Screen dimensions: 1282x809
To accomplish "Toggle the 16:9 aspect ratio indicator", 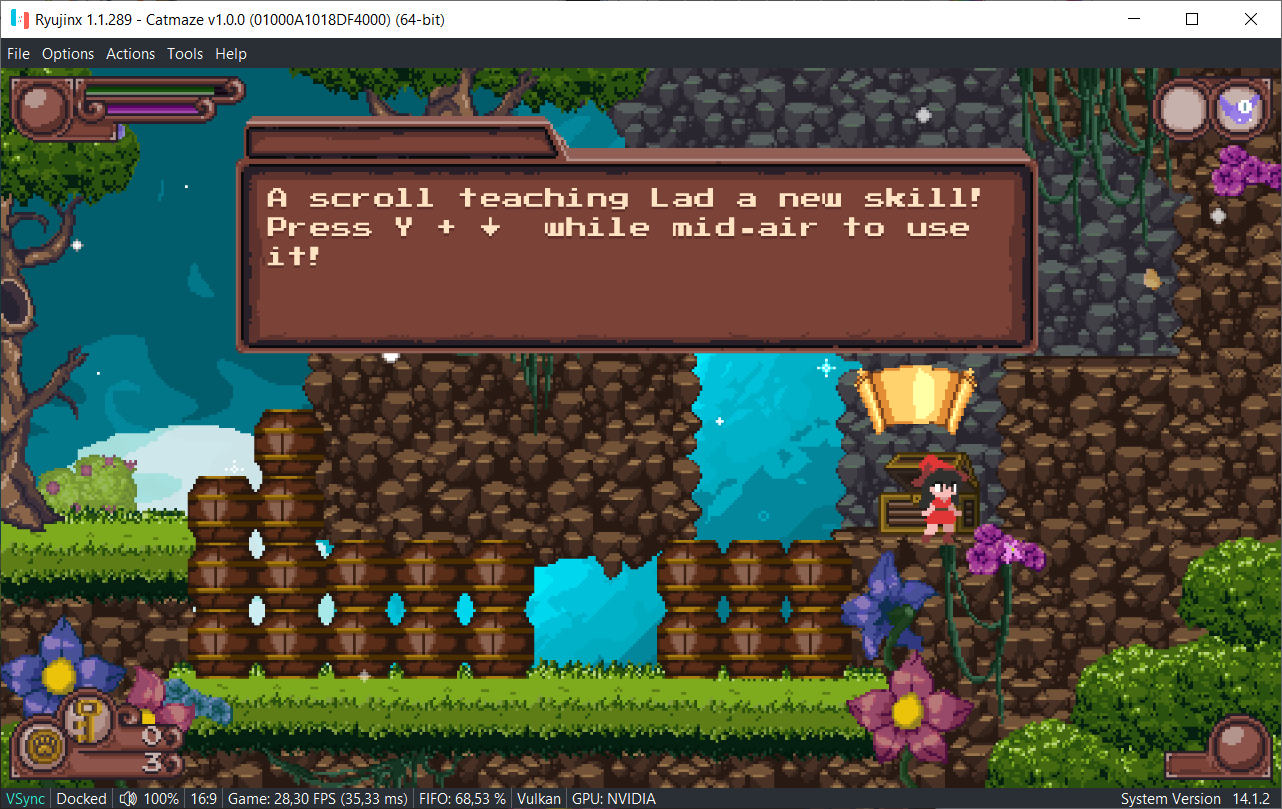I will [x=204, y=798].
